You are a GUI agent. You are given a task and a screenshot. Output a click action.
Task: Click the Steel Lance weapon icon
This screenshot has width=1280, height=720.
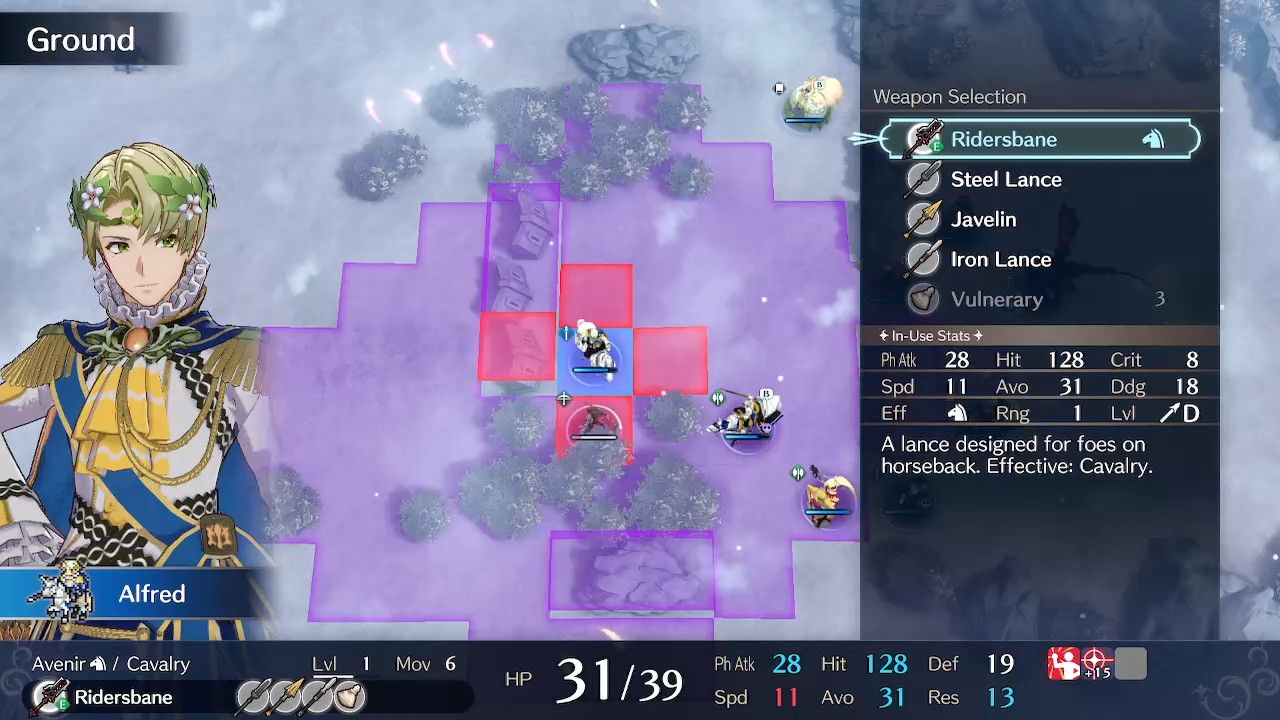click(x=921, y=179)
